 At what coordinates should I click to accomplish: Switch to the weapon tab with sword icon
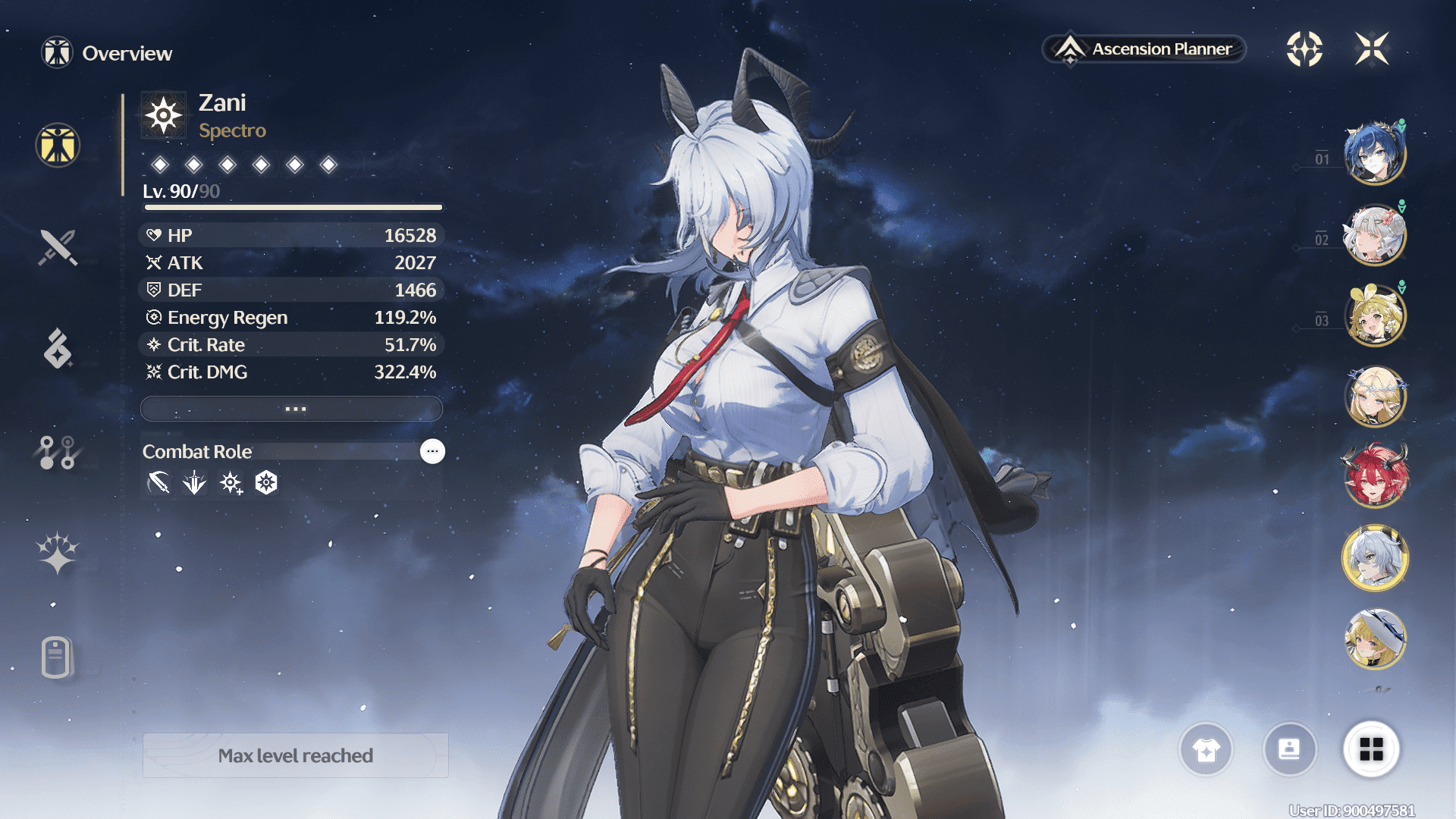58,247
